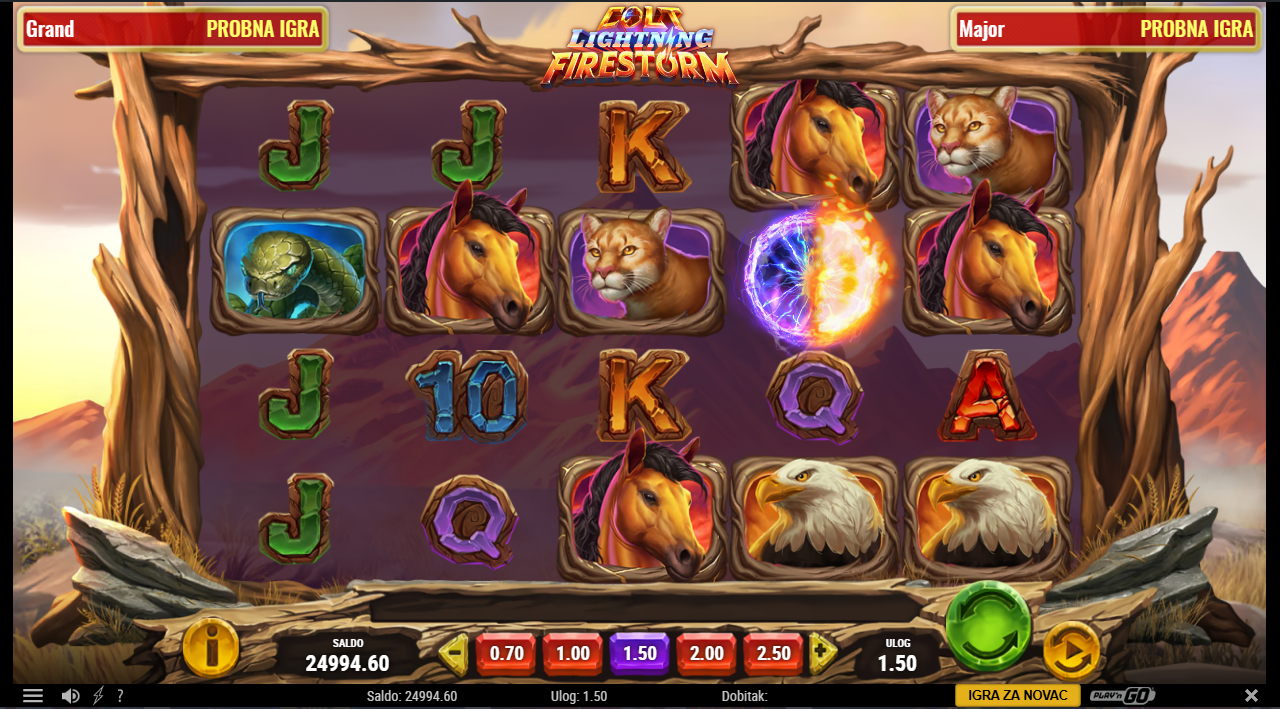Pick the 2.50 bet option
The height and width of the screenshot is (709, 1280).
774,654
